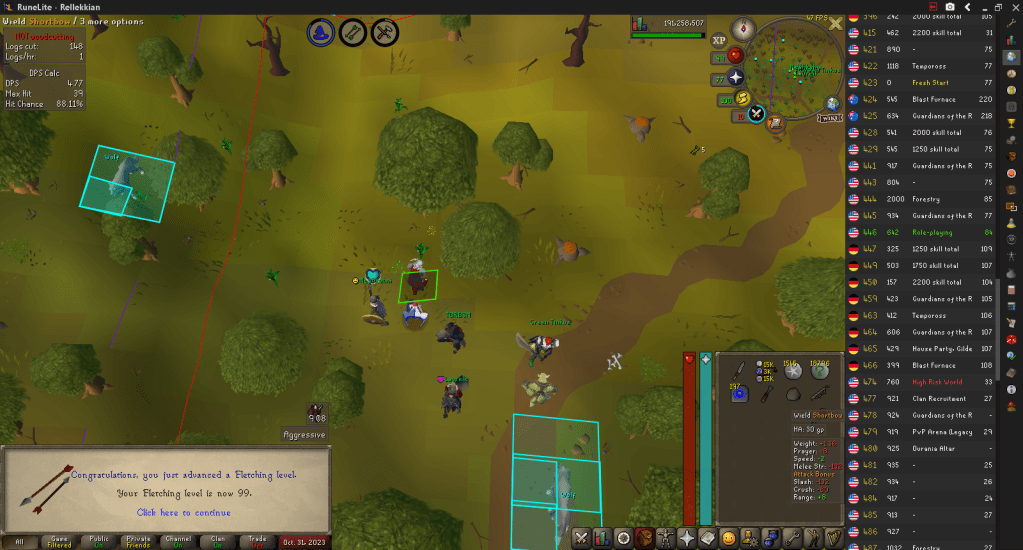Screen dimensions: 1023x550
Task: Open the Worn Equipment tab
Action: [x=667, y=538]
